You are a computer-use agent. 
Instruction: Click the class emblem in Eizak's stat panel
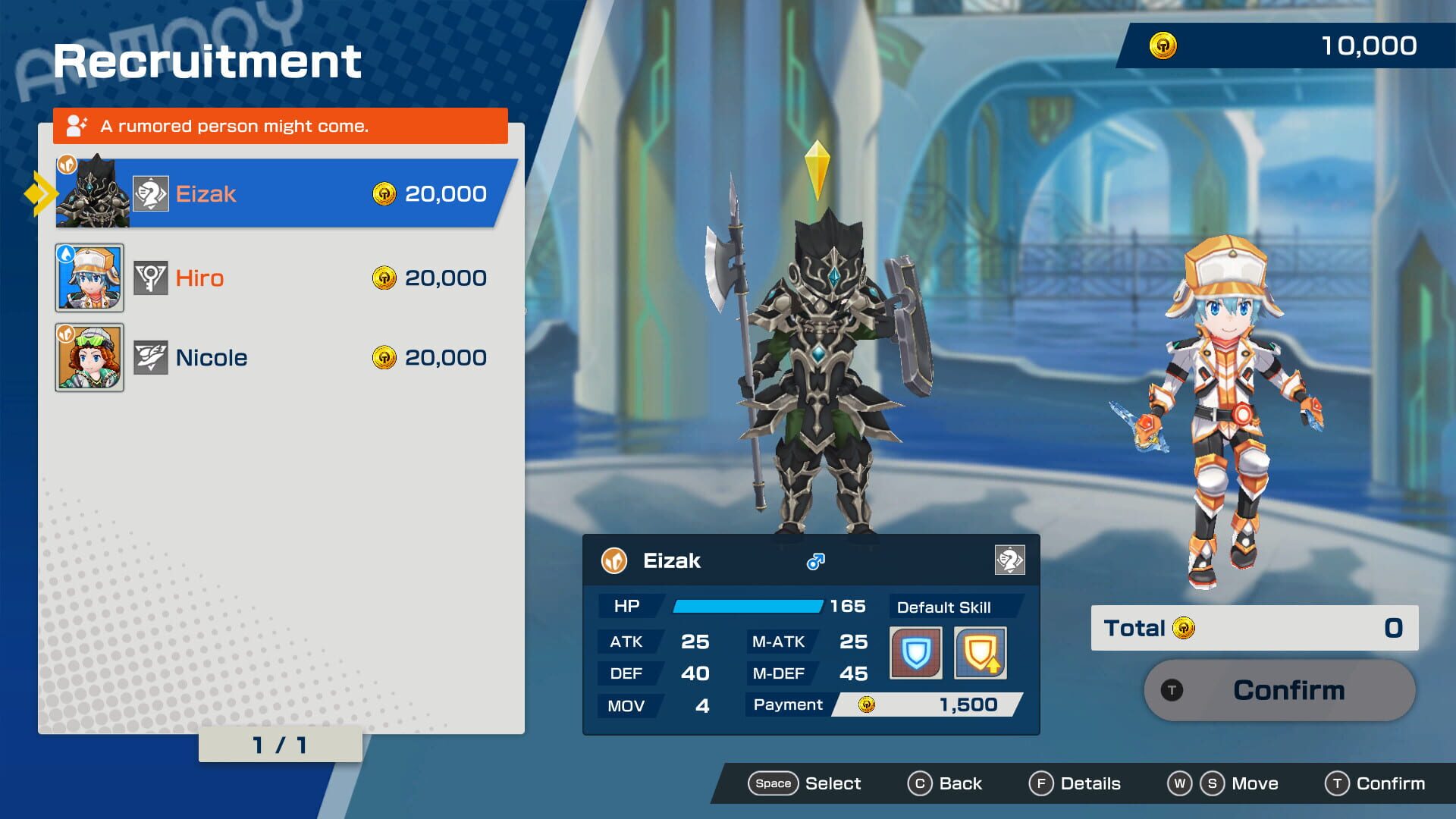[x=1009, y=560]
